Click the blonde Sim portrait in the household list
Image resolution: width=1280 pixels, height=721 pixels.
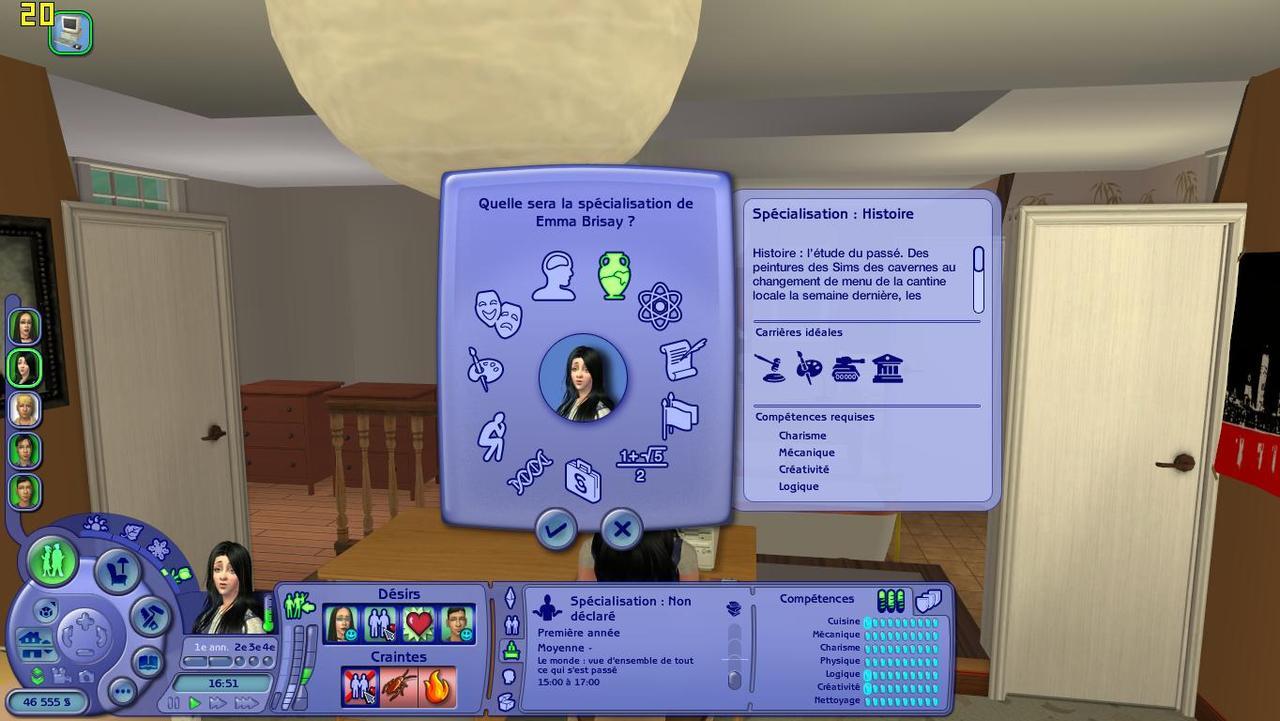tap(24, 409)
